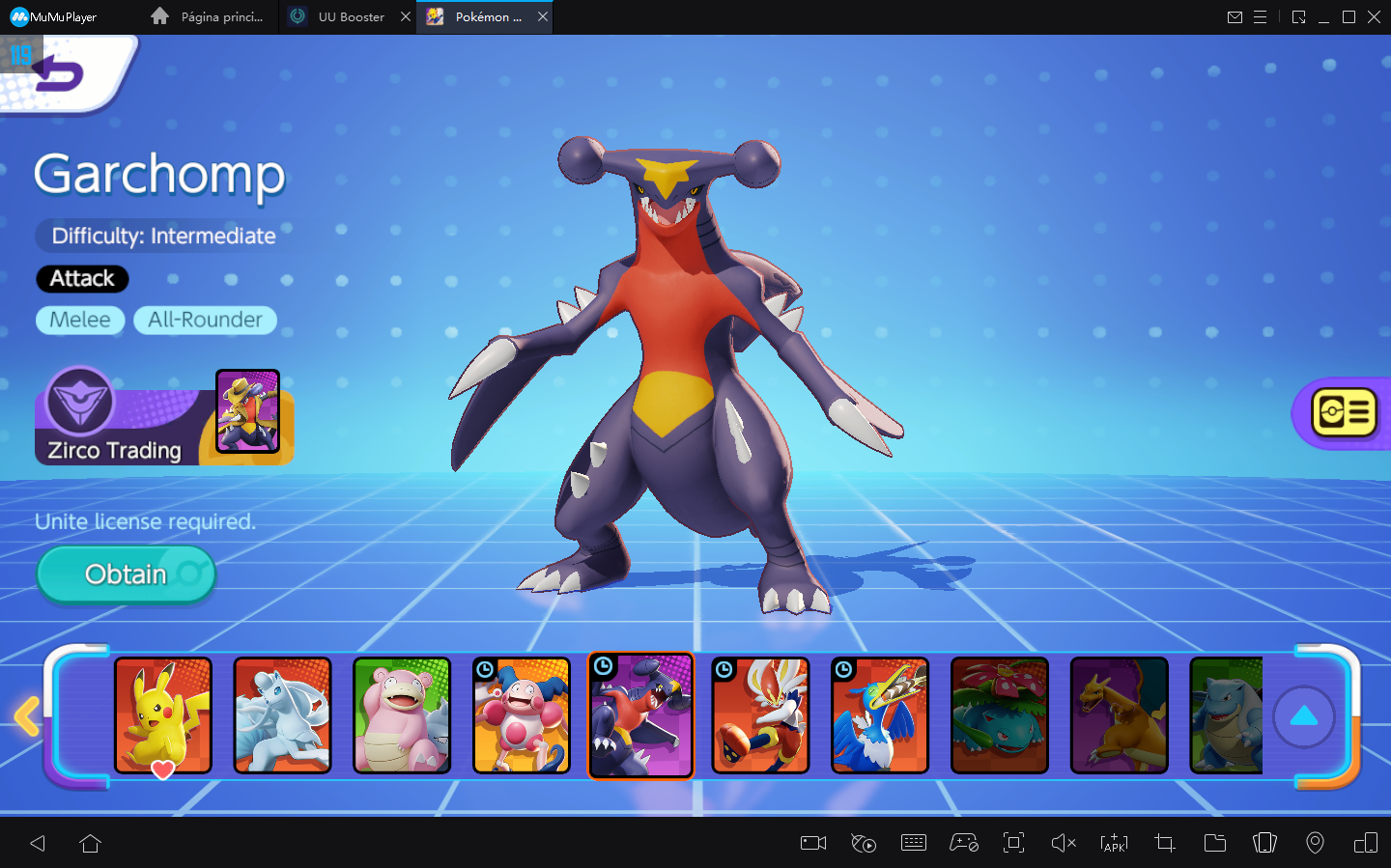1391x868 pixels.
Task: Choose the Blastoise portrait
Action: [x=1227, y=715]
